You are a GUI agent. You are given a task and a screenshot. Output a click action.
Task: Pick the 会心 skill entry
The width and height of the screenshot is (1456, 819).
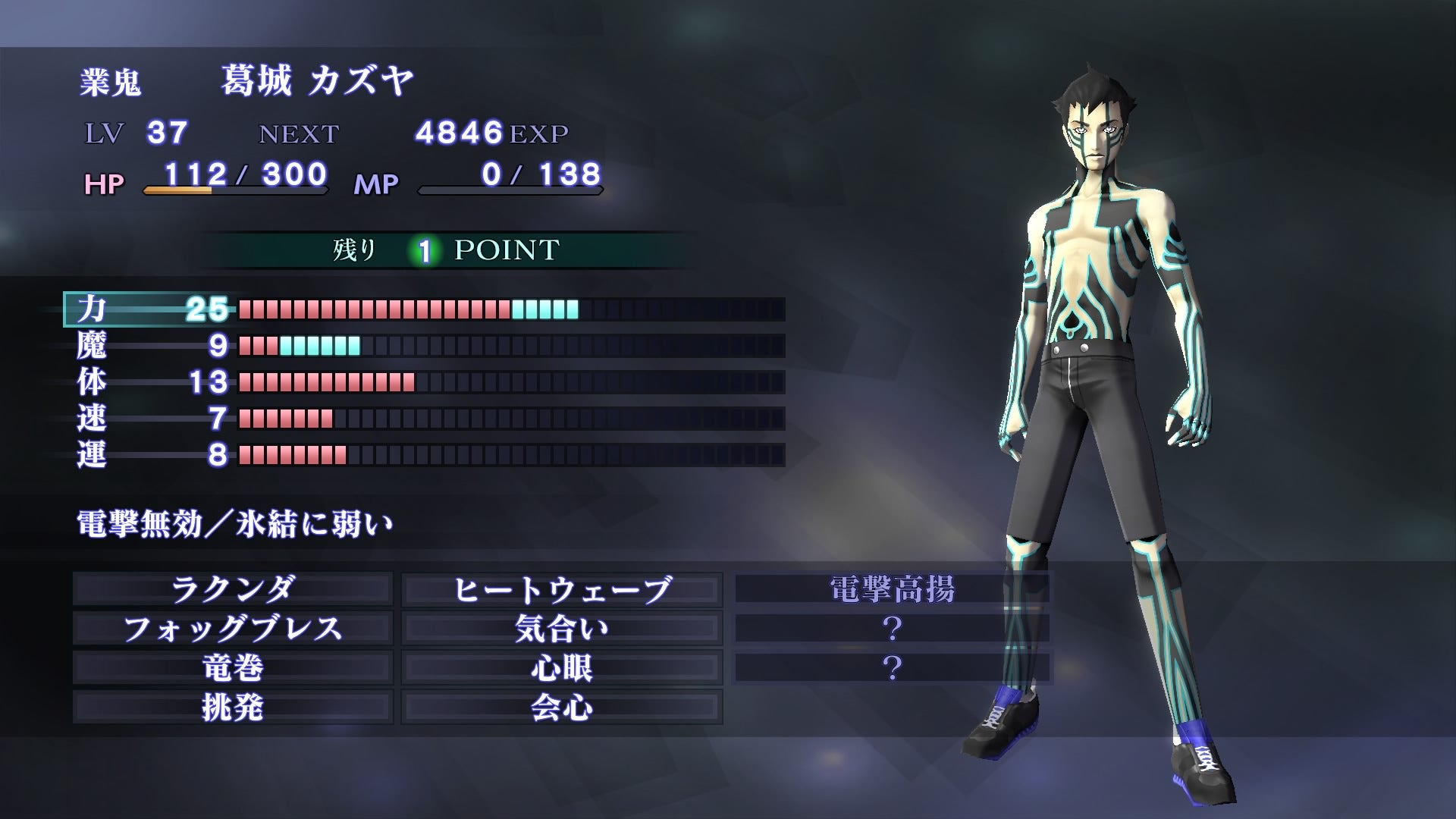(562, 708)
